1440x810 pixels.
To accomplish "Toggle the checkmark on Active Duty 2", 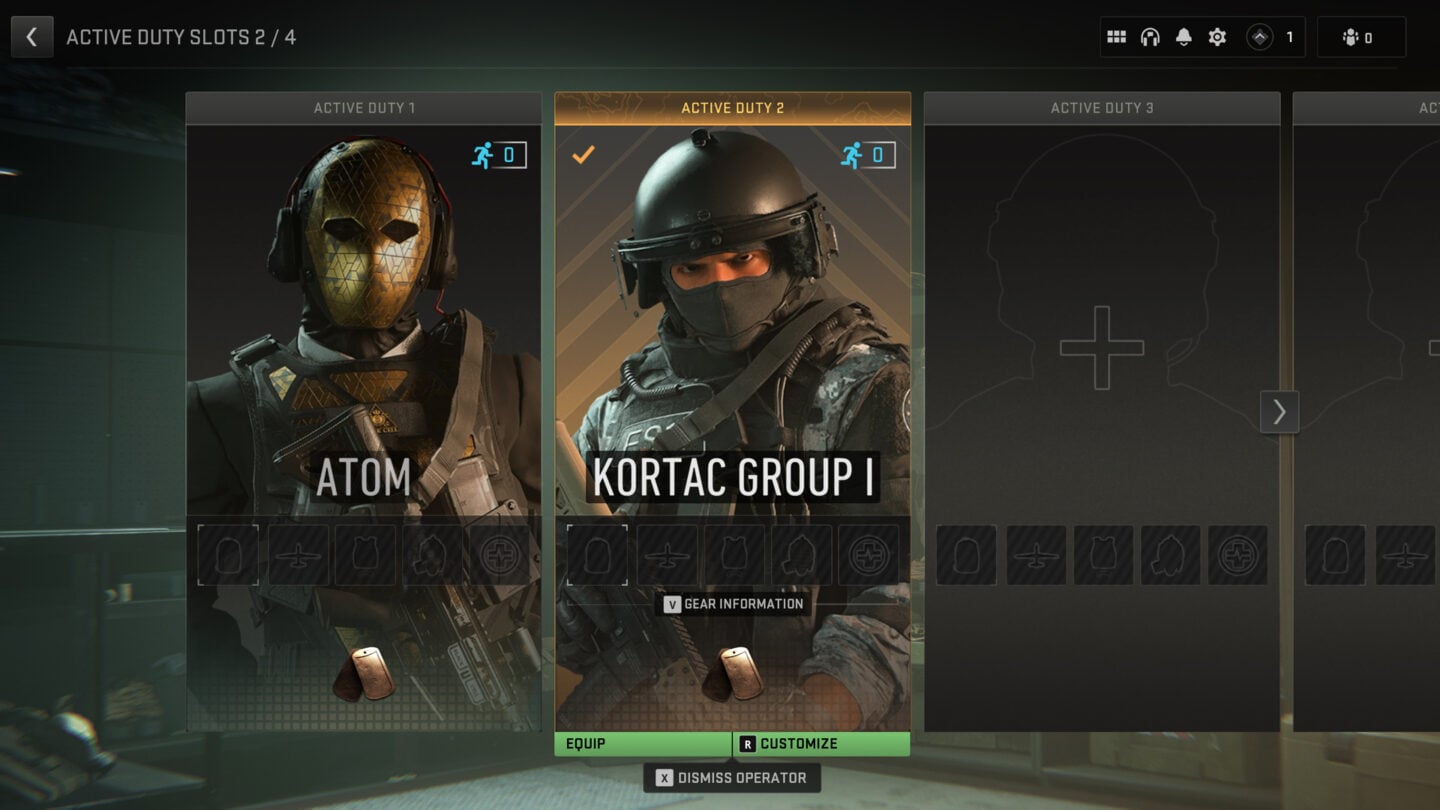I will 583,156.
